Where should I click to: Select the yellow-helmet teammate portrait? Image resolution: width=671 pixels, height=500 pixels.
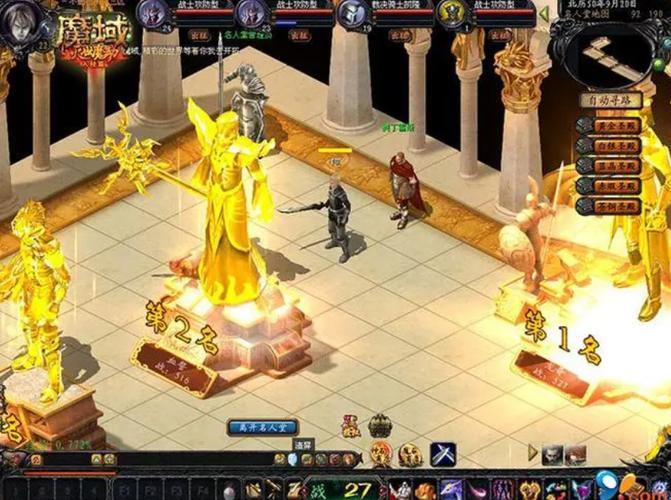coord(451,14)
